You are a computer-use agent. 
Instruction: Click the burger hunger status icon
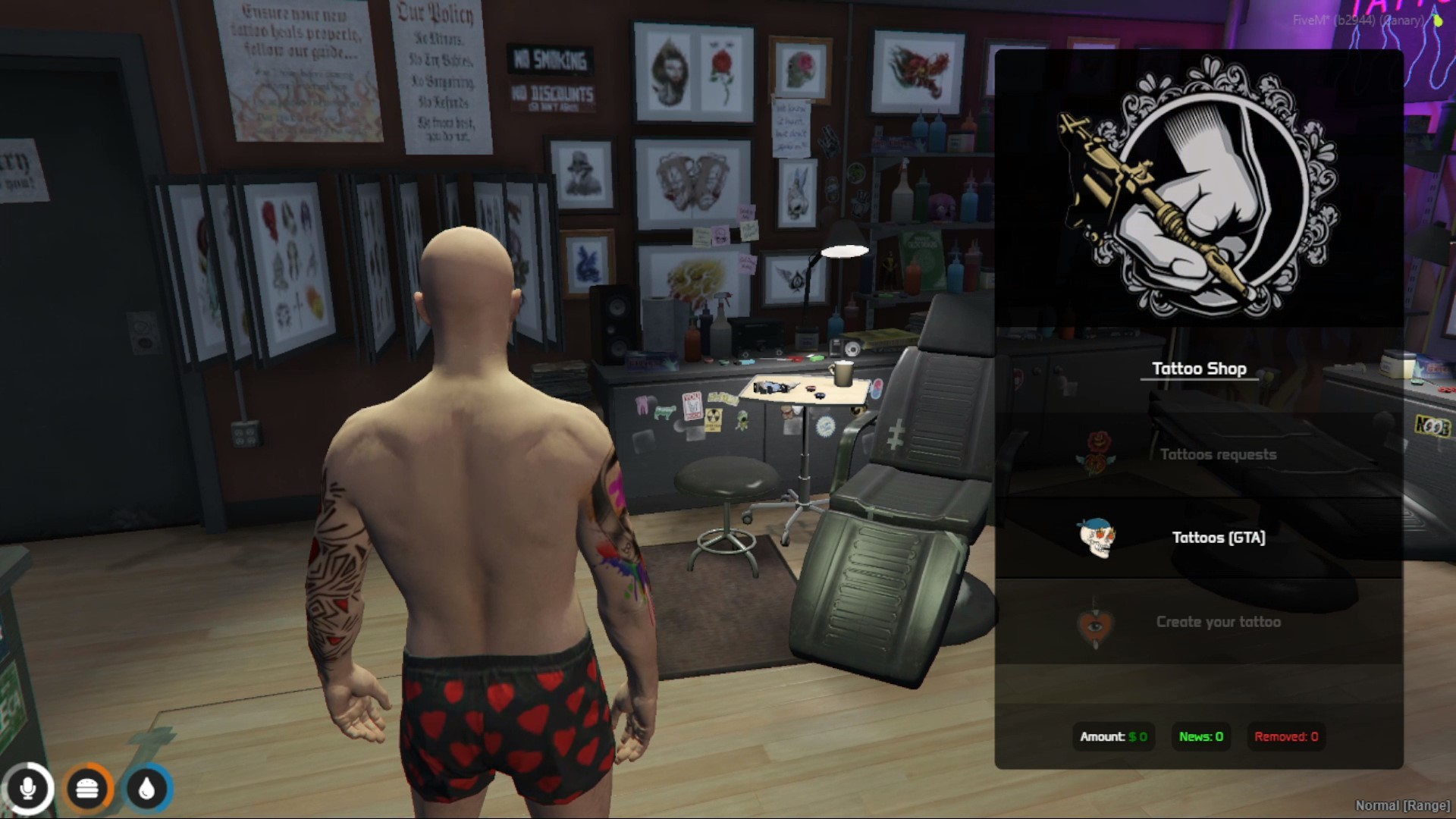coord(89,788)
